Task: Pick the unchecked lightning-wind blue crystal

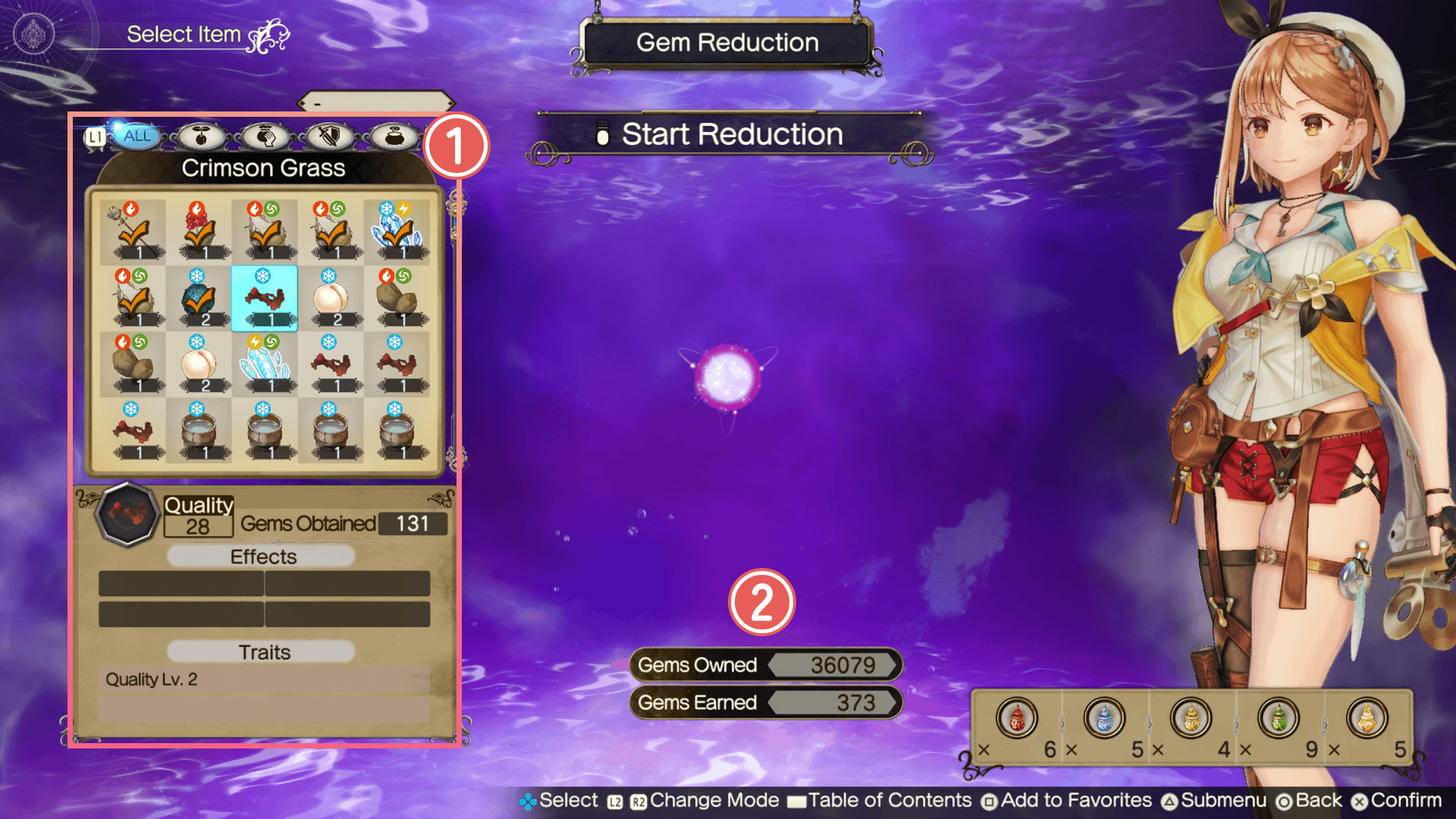Action: tap(264, 365)
